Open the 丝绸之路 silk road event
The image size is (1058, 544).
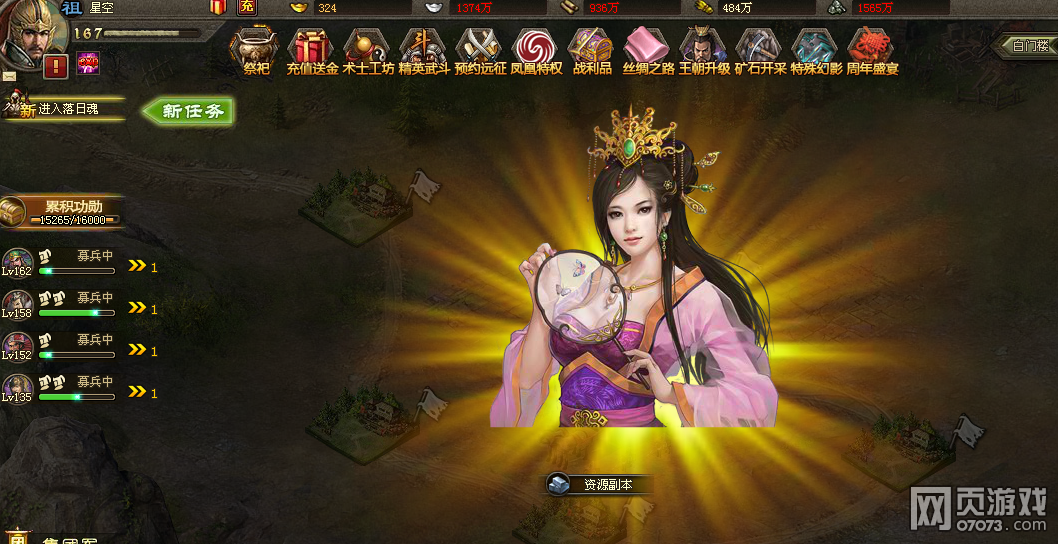[x=648, y=46]
